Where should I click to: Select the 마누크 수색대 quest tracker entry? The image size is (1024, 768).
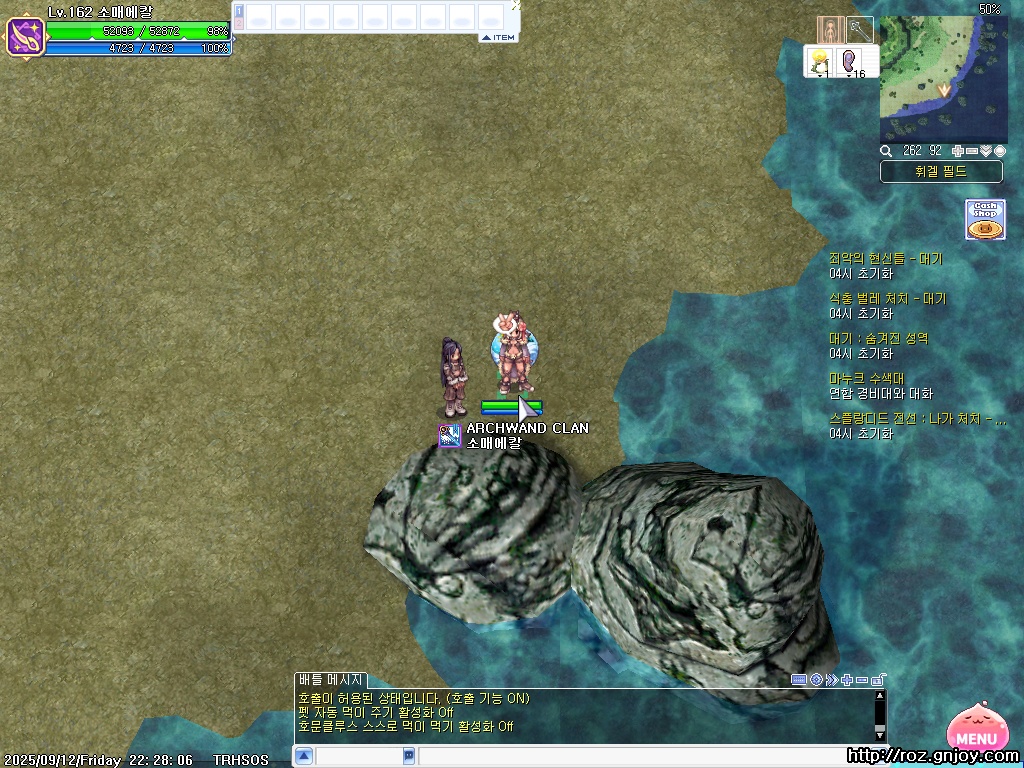pyautogui.click(x=867, y=379)
